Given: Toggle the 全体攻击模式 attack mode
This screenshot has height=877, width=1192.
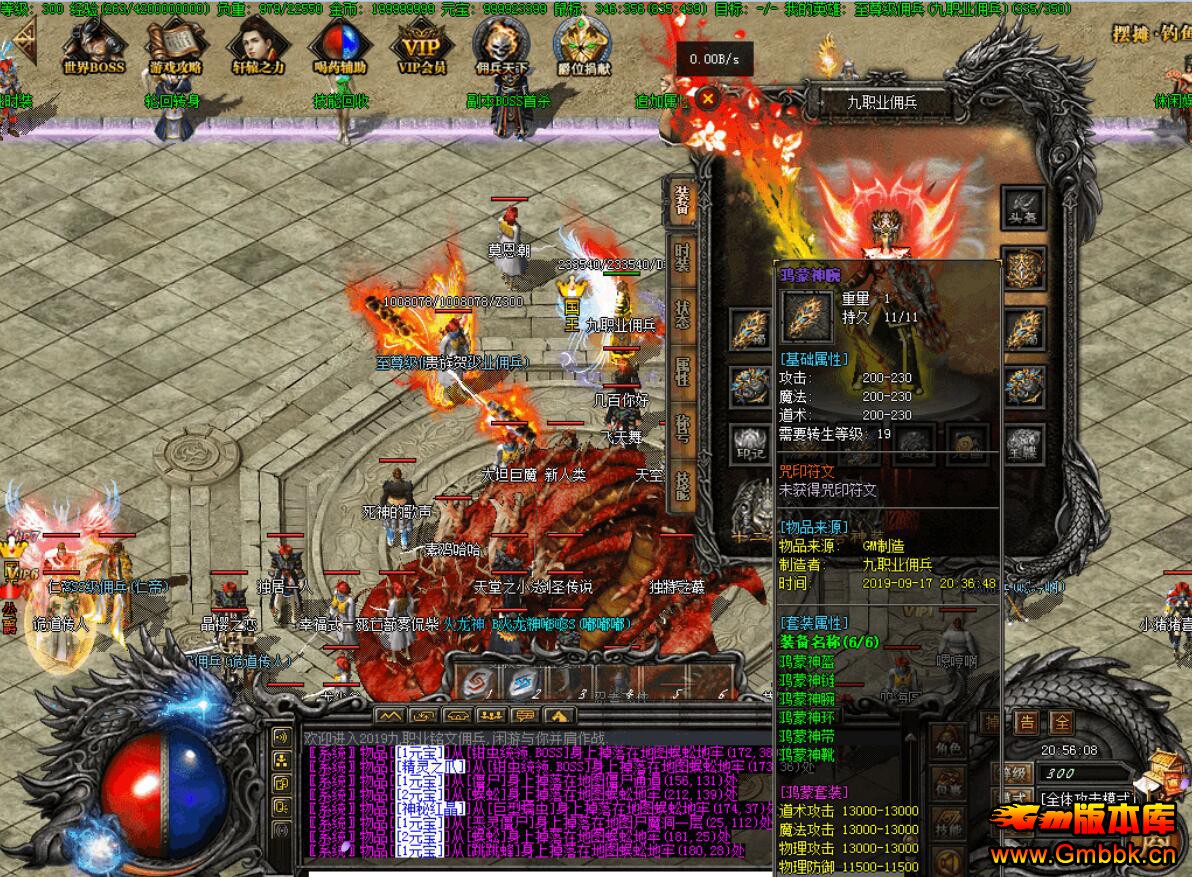Looking at the screenshot, I should pos(1085,799).
